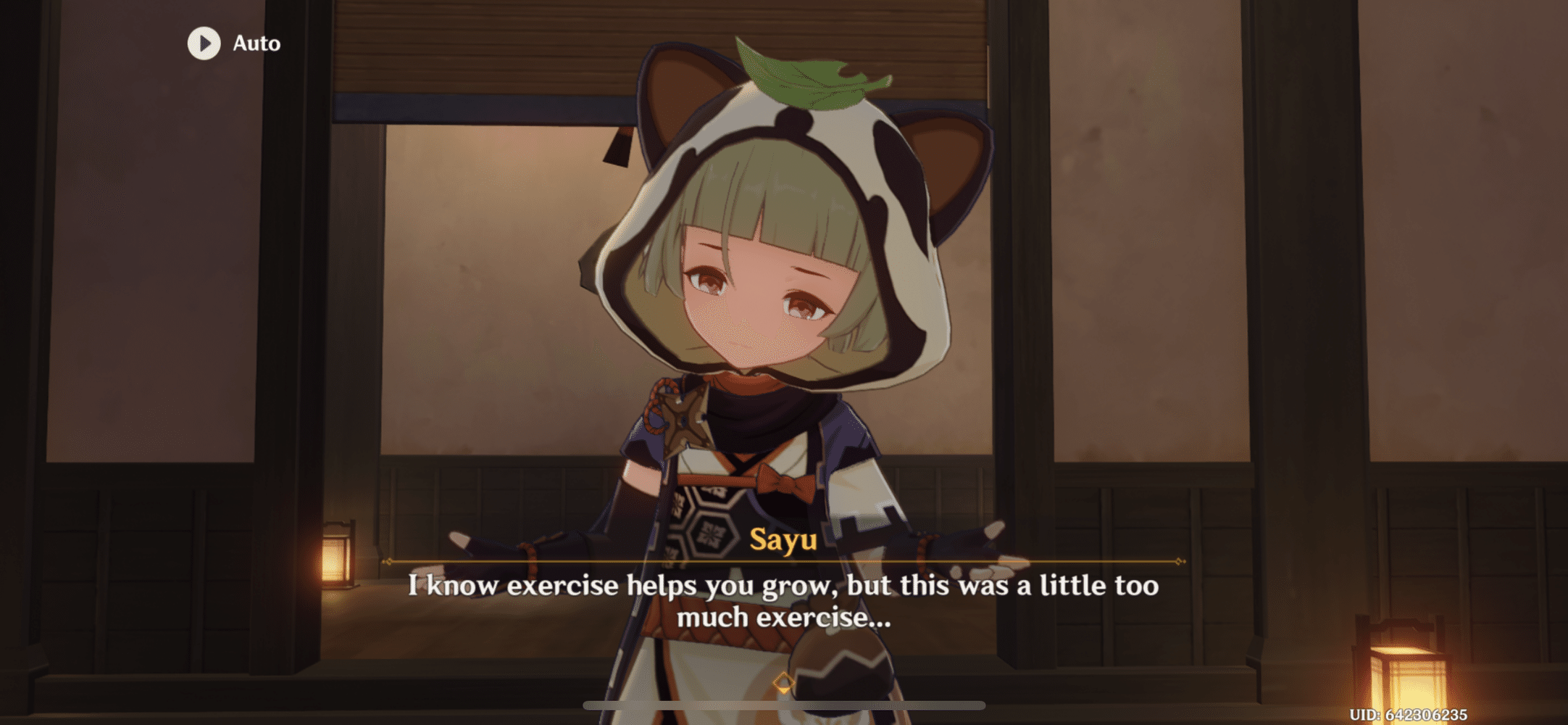Click the Auto button text label
The height and width of the screenshot is (725, 1568).
[255, 43]
